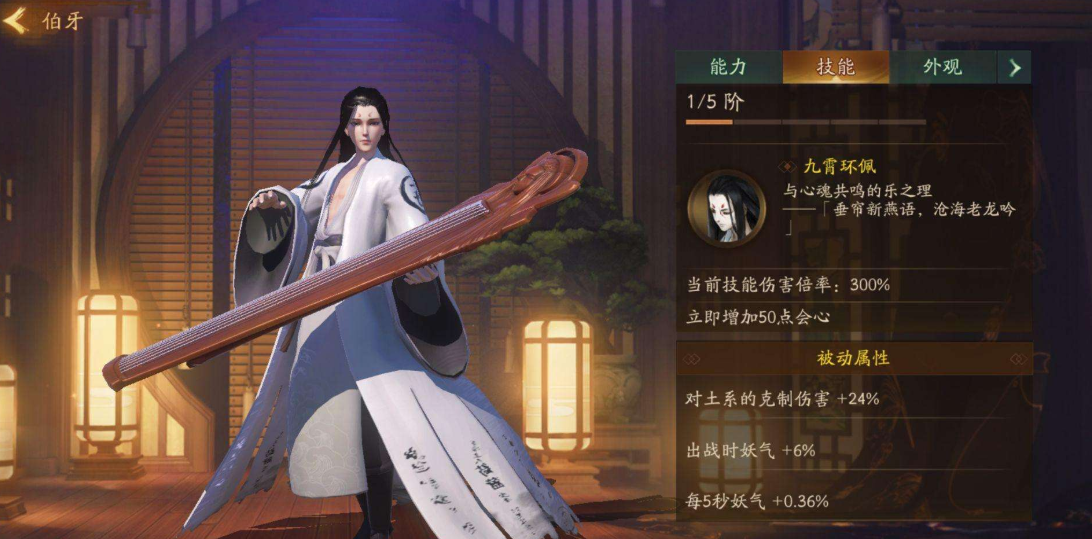The height and width of the screenshot is (539, 1092).
Task: Switch to the 能力 tab
Action: pos(728,67)
